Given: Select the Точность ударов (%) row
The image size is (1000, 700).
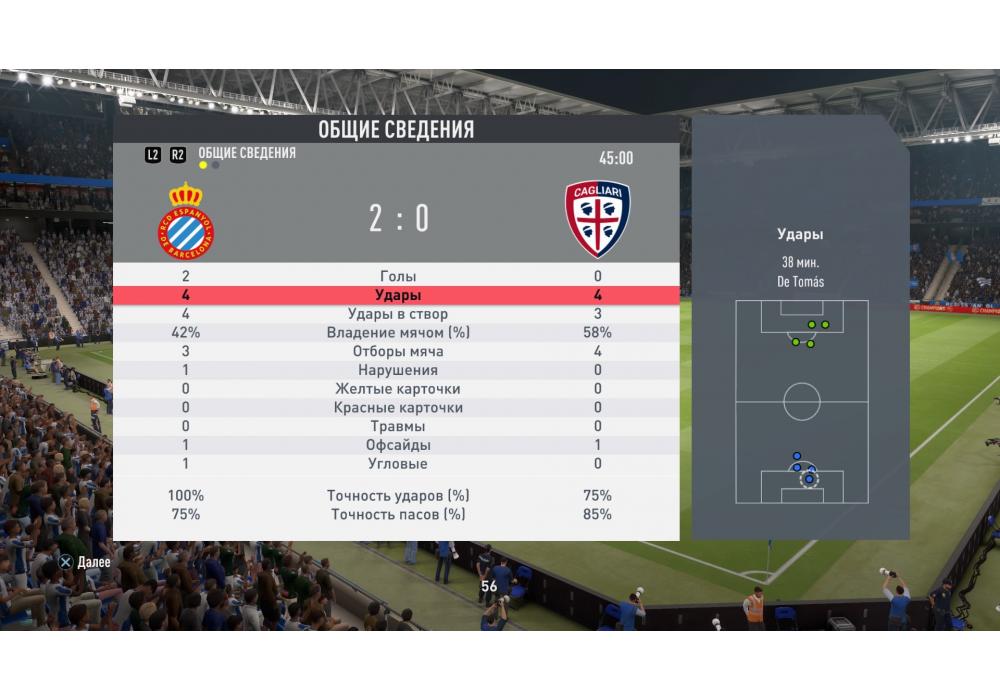Looking at the screenshot, I should click(x=398, y=496).
